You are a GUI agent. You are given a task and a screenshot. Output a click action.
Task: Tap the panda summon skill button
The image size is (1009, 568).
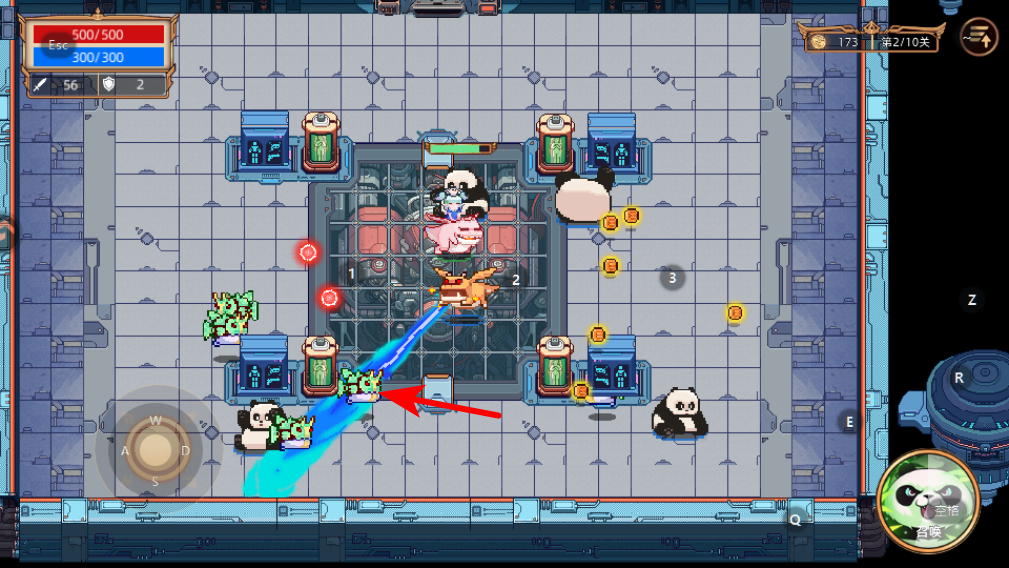click(927, 499)
